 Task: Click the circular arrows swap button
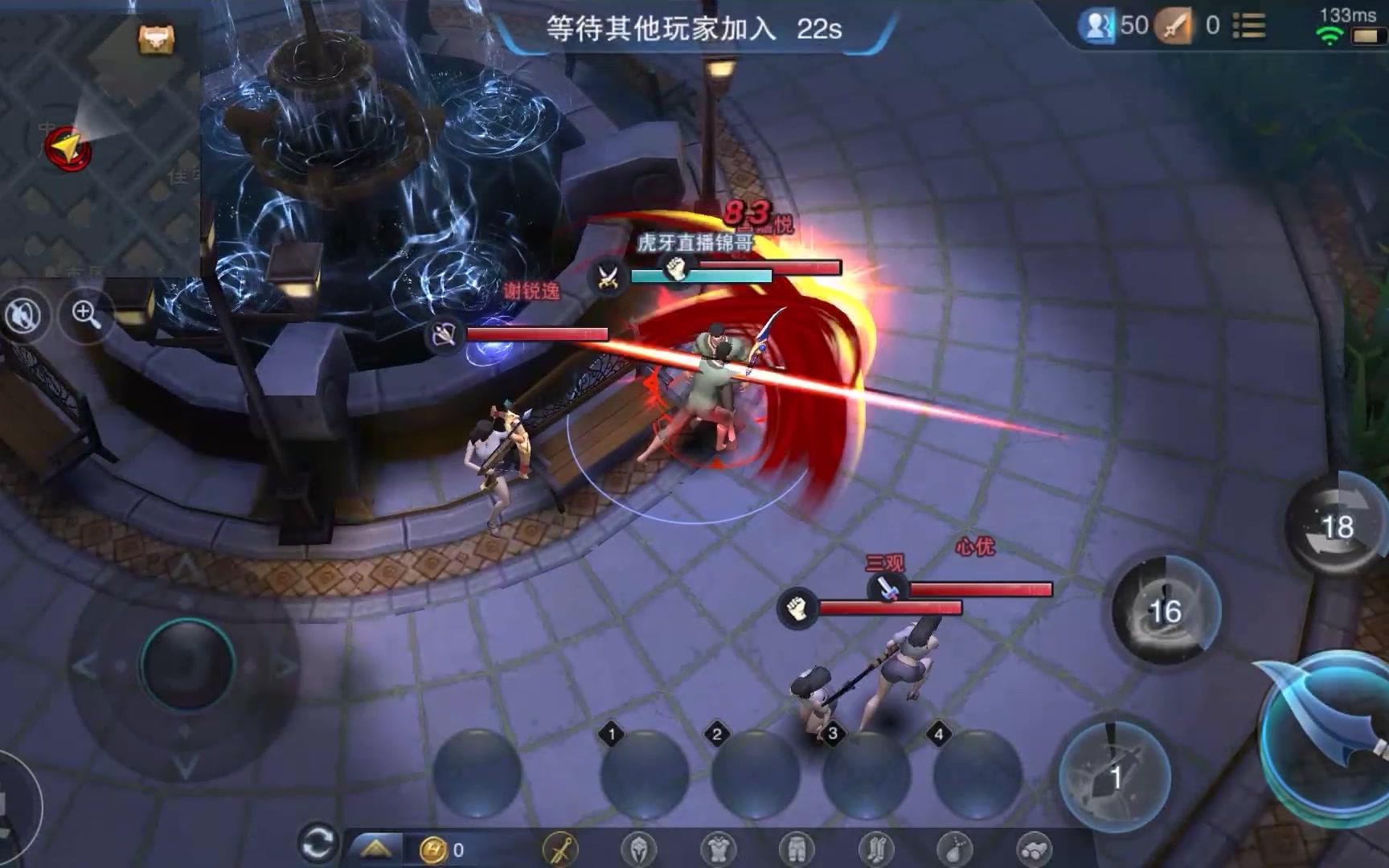317,844
